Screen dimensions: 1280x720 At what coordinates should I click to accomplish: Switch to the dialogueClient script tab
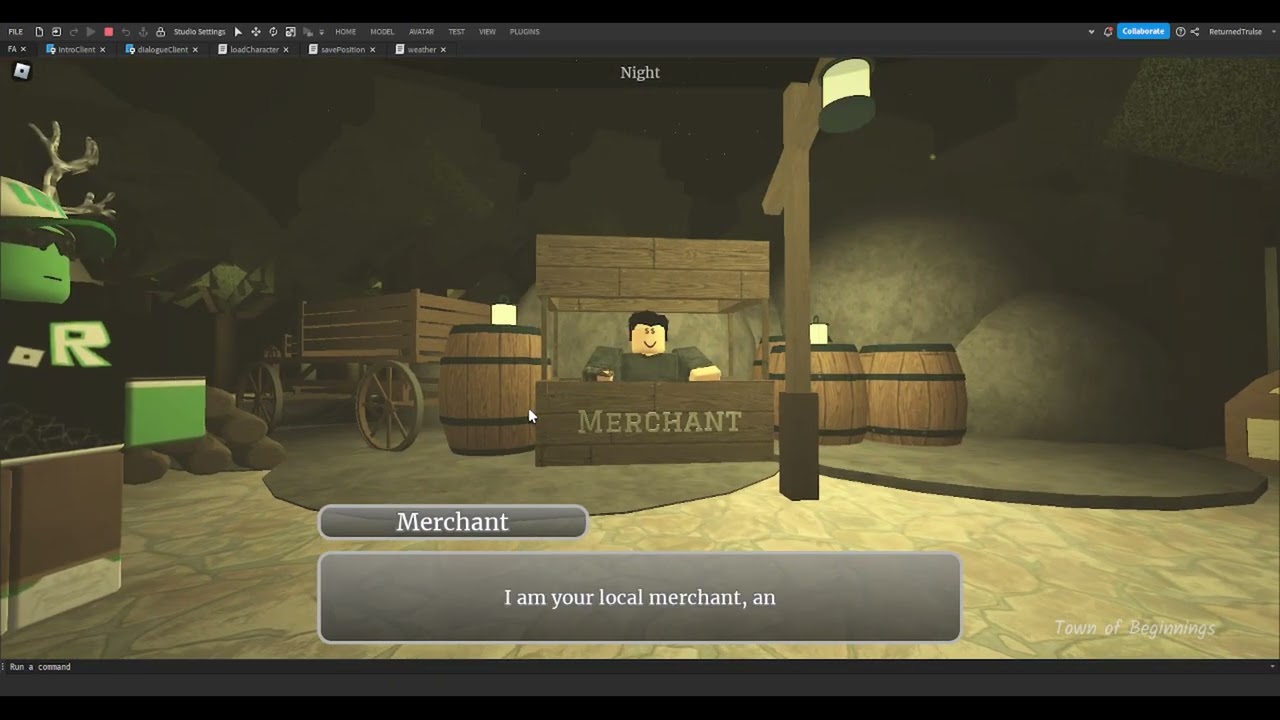[162, 50]
